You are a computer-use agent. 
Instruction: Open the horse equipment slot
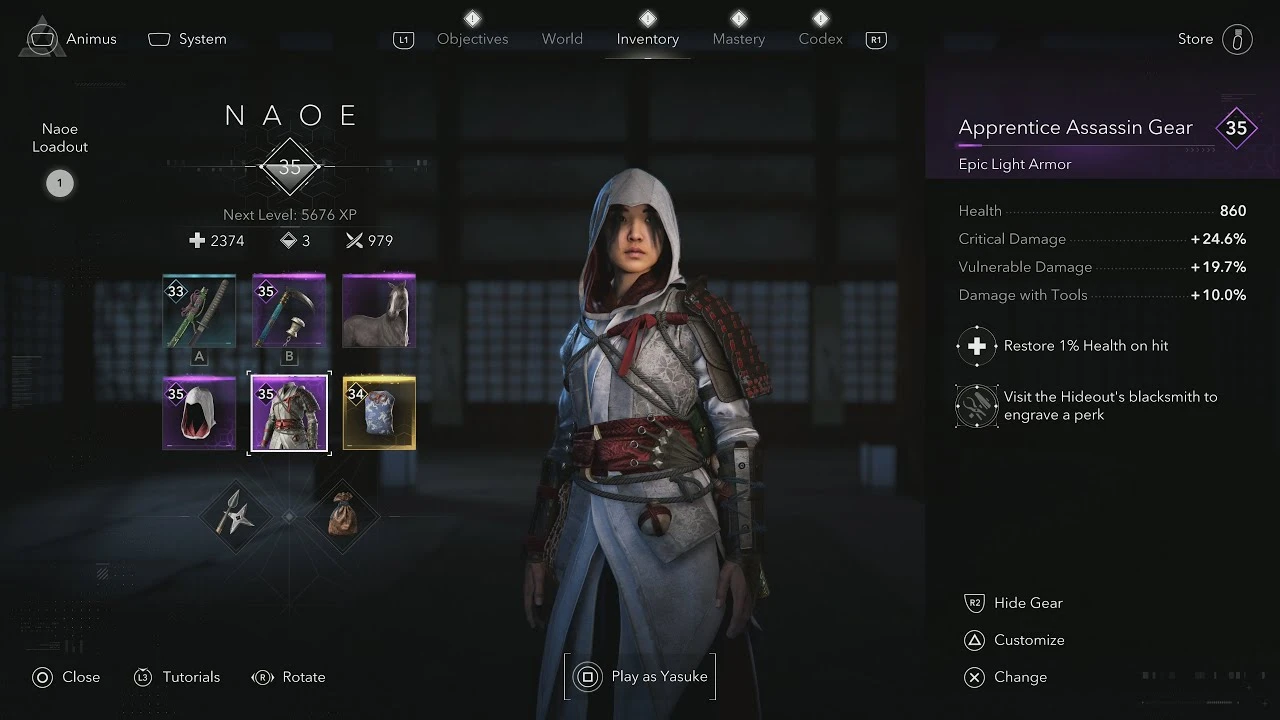378,312
